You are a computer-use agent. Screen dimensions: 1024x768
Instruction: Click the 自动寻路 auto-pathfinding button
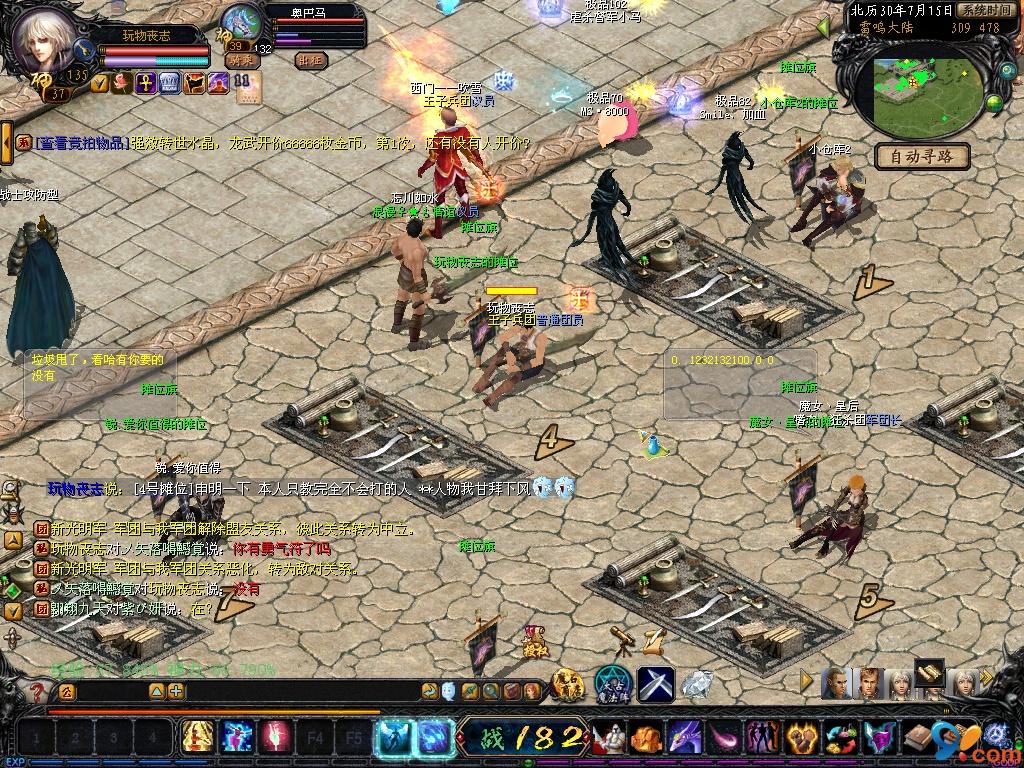click(x=921, y=156)
